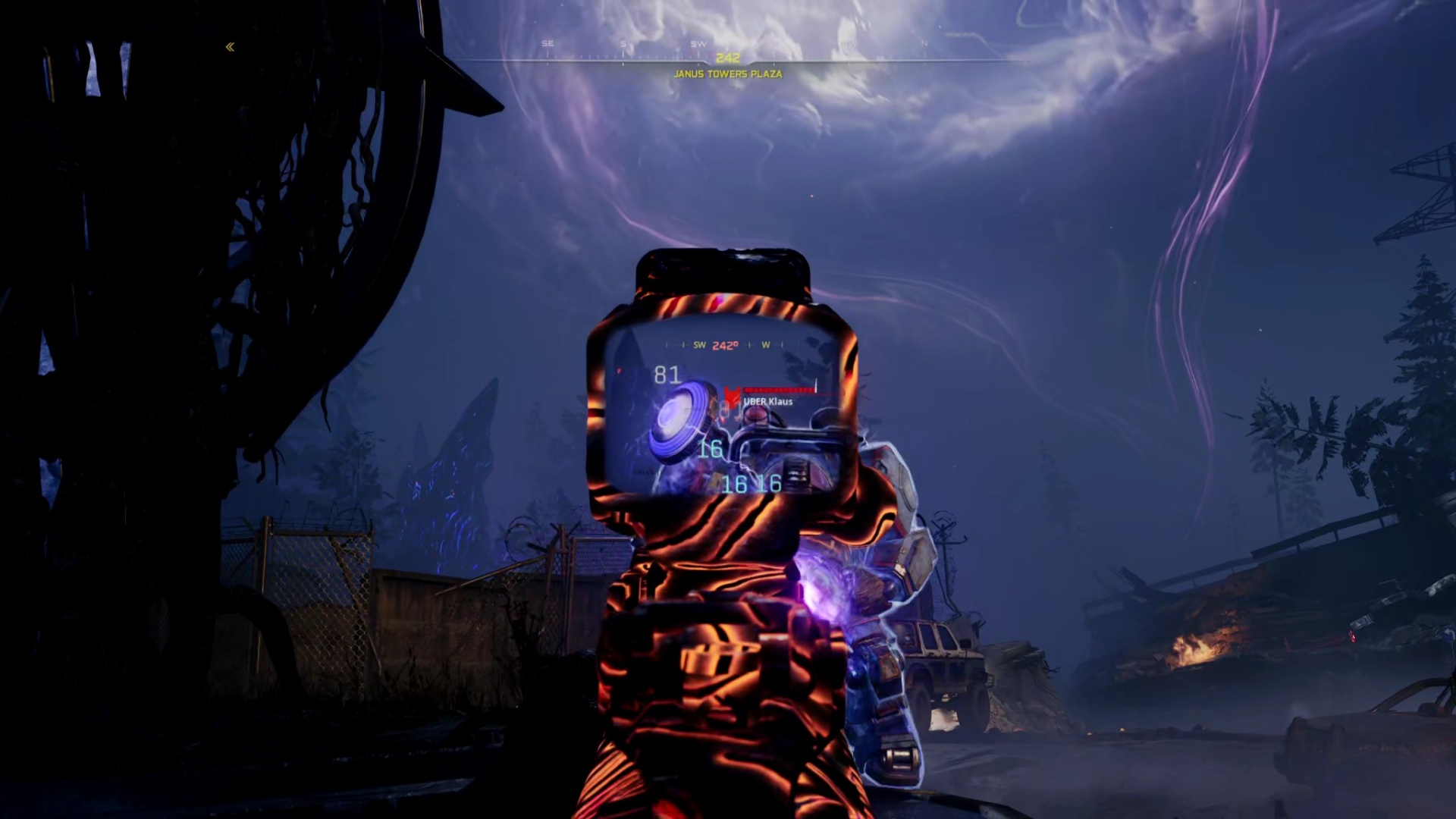Click the SW marker on the top compass bar

click(x=698, y=43)
